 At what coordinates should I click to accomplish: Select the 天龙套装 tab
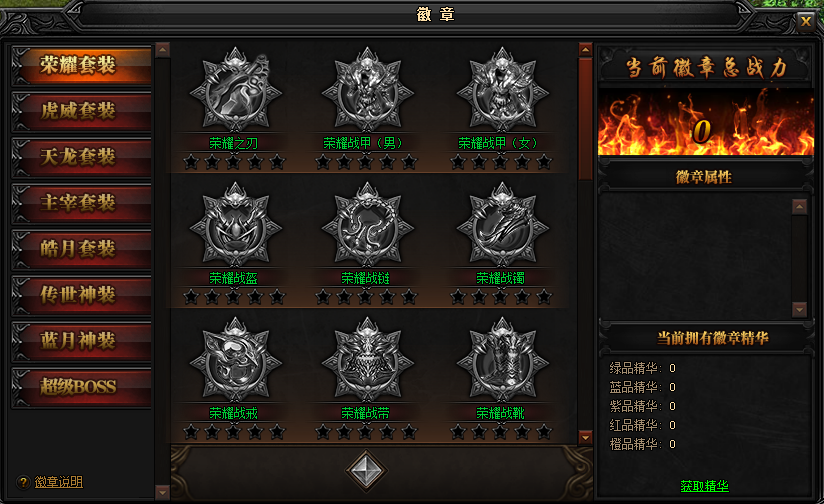[80, 156]
